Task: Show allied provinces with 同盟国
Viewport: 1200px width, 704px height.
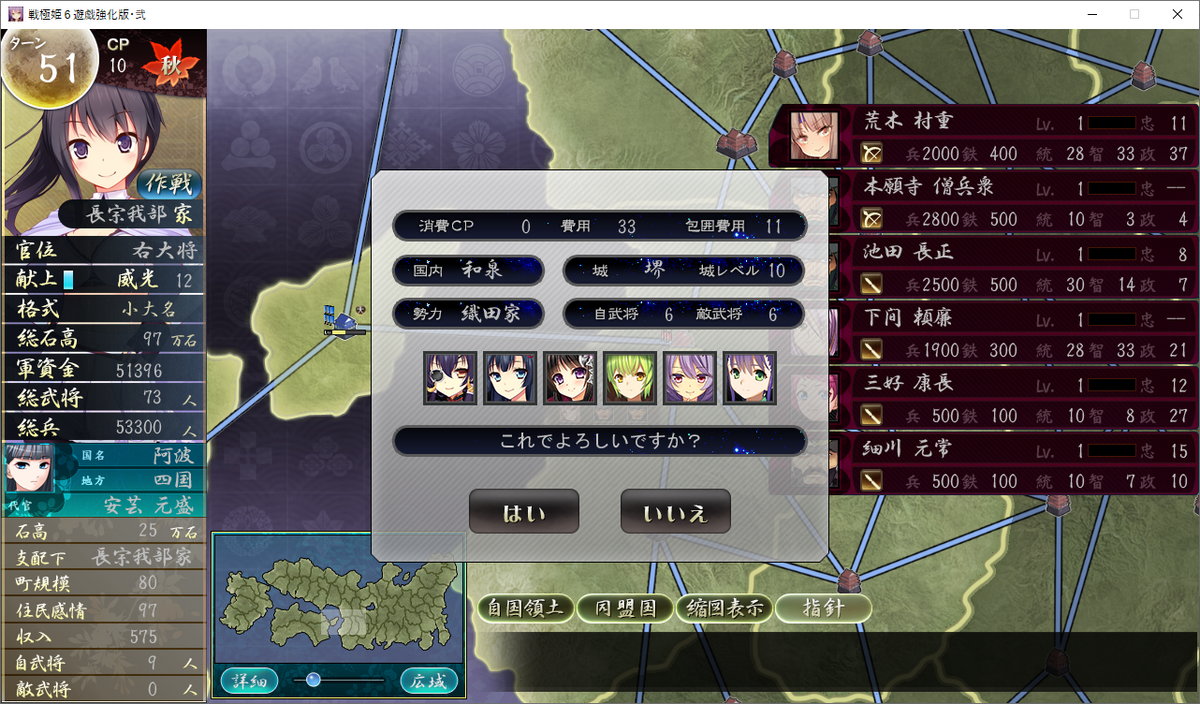Action: pyautogui.click(x=625, y=608)
